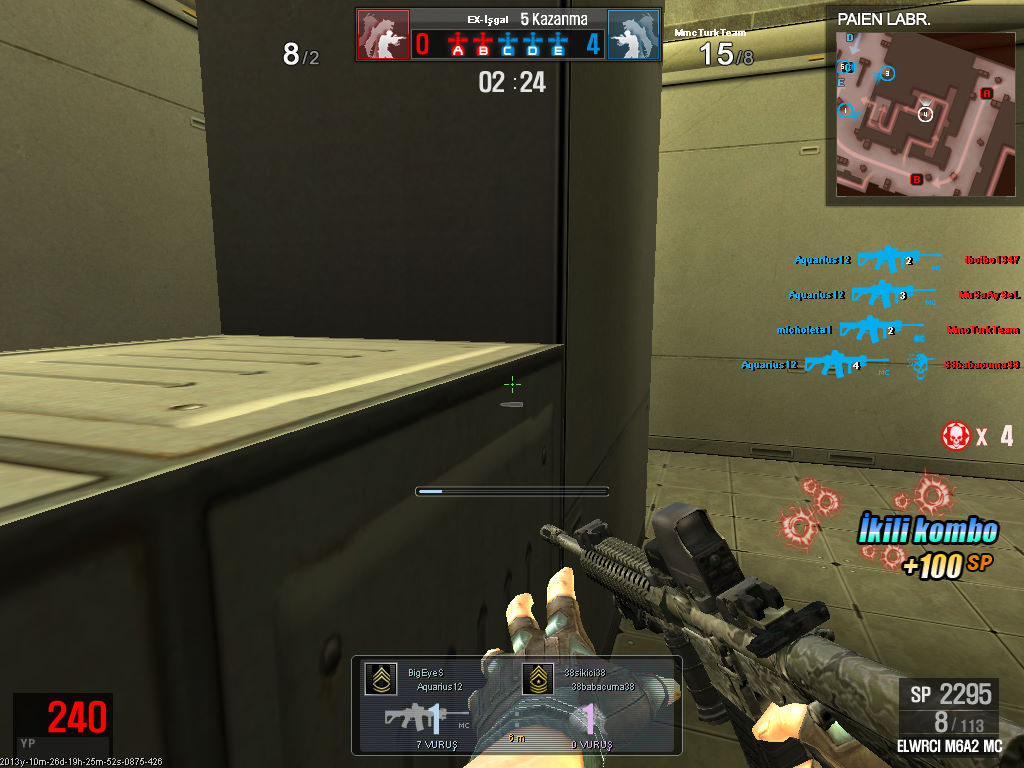This screenshot has width=1024, height=768.
Task: Select the red team soldier emblem
Action: (x=383, y=36)
